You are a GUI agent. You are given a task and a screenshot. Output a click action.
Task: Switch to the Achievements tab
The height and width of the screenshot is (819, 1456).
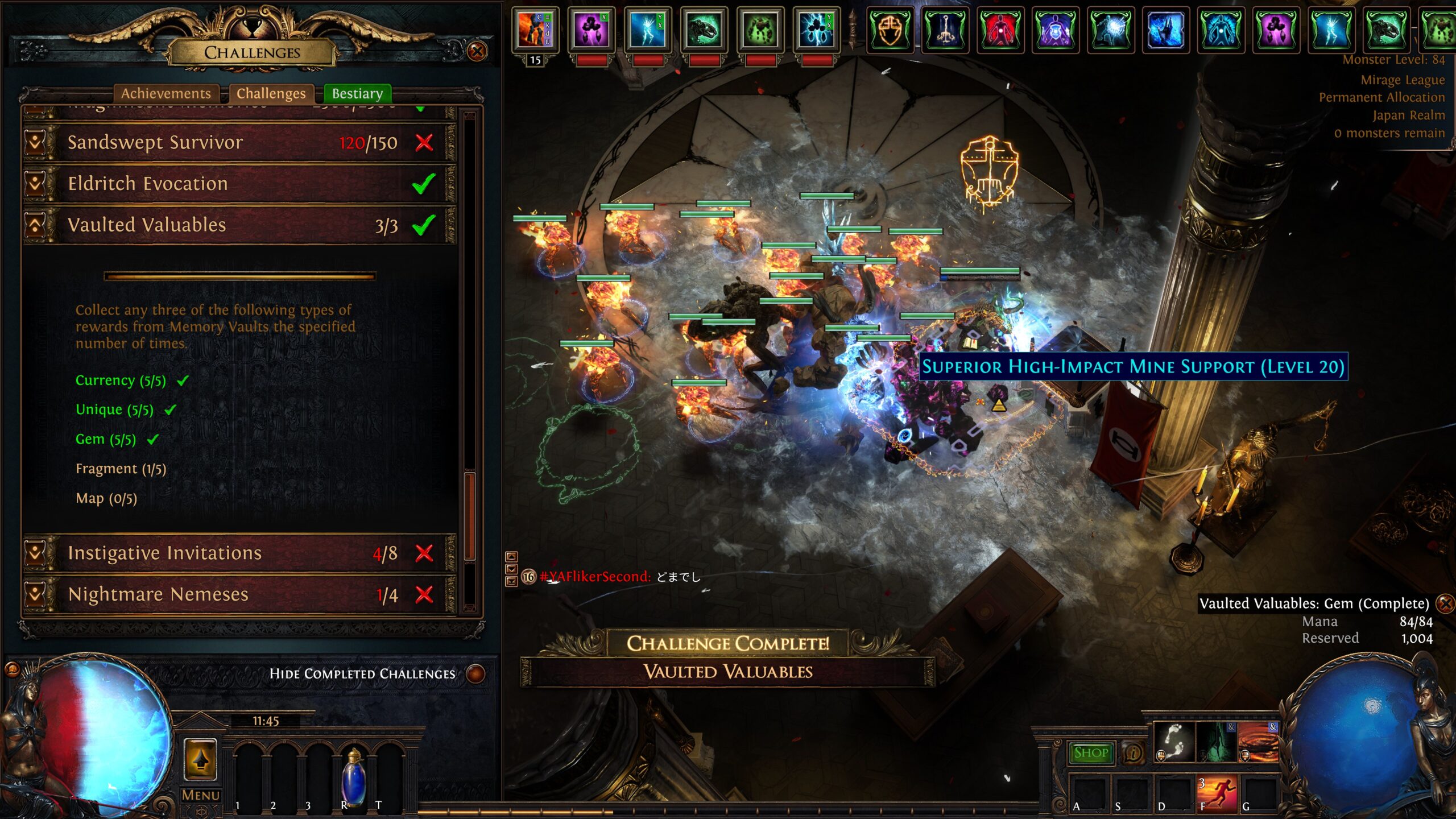166,93
